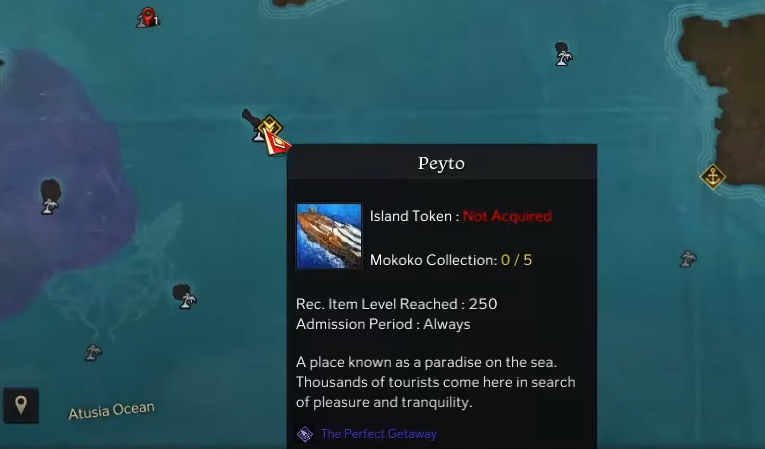Image resolution: width=765 pixels, height=449 pixels.
Task: Open The Perfect Getaway quest link
Action: 378,434
